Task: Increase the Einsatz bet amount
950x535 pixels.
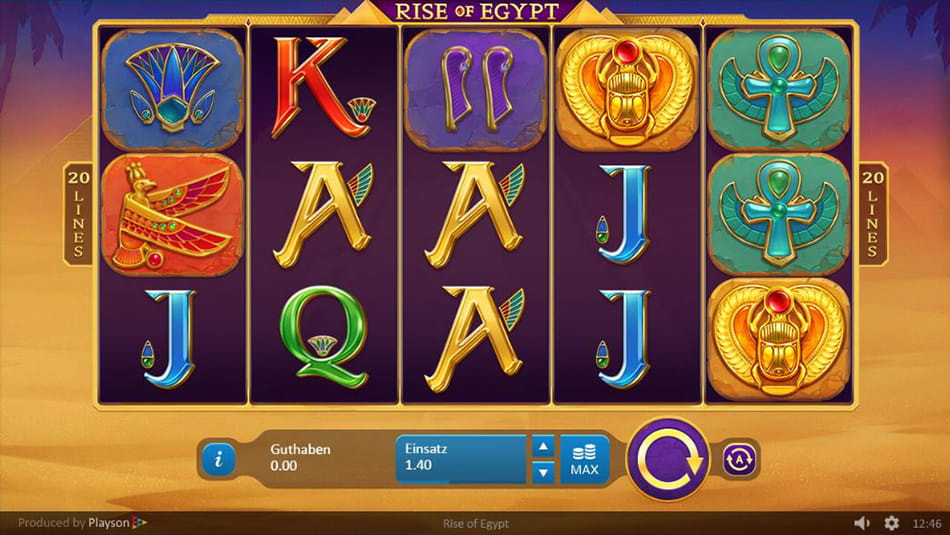Action: point(541,446)
